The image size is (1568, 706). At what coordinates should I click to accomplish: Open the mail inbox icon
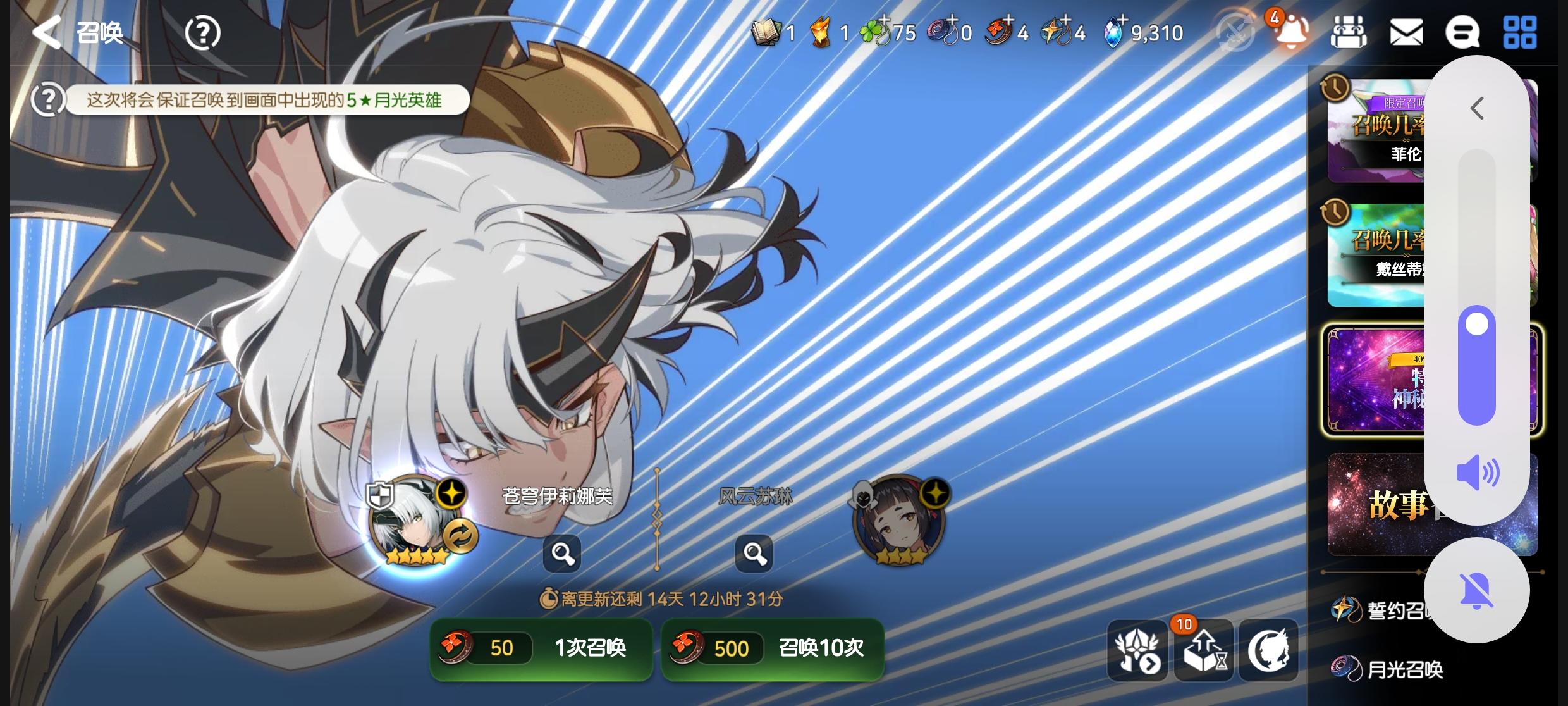(1406, 33)
